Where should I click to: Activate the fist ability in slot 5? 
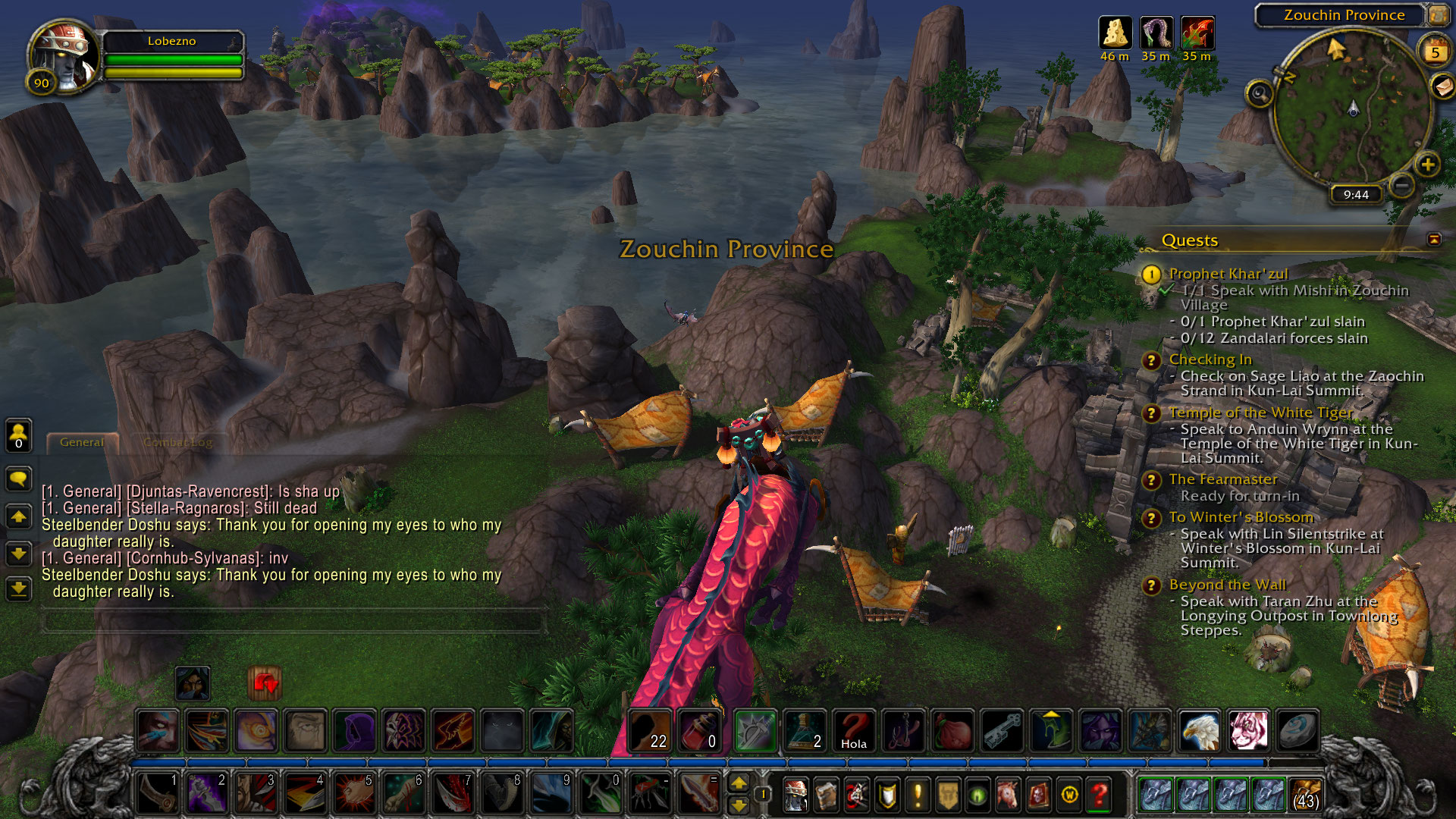(354, 793)
